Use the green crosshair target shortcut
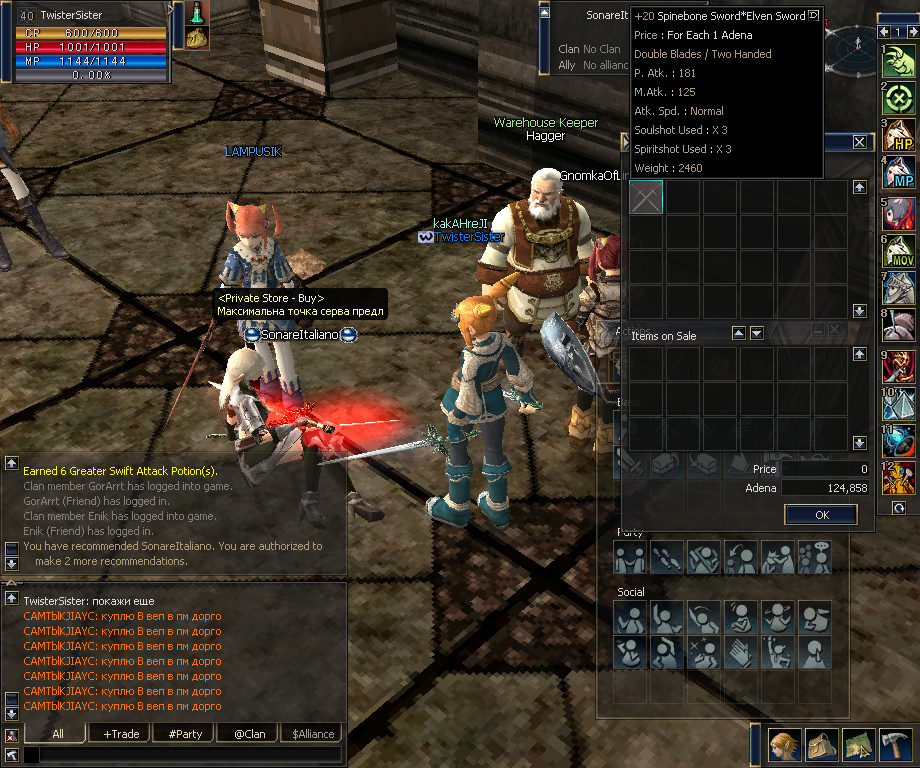Image resolution: width=920 pixels, height=768 pixels. coord(899,99)
